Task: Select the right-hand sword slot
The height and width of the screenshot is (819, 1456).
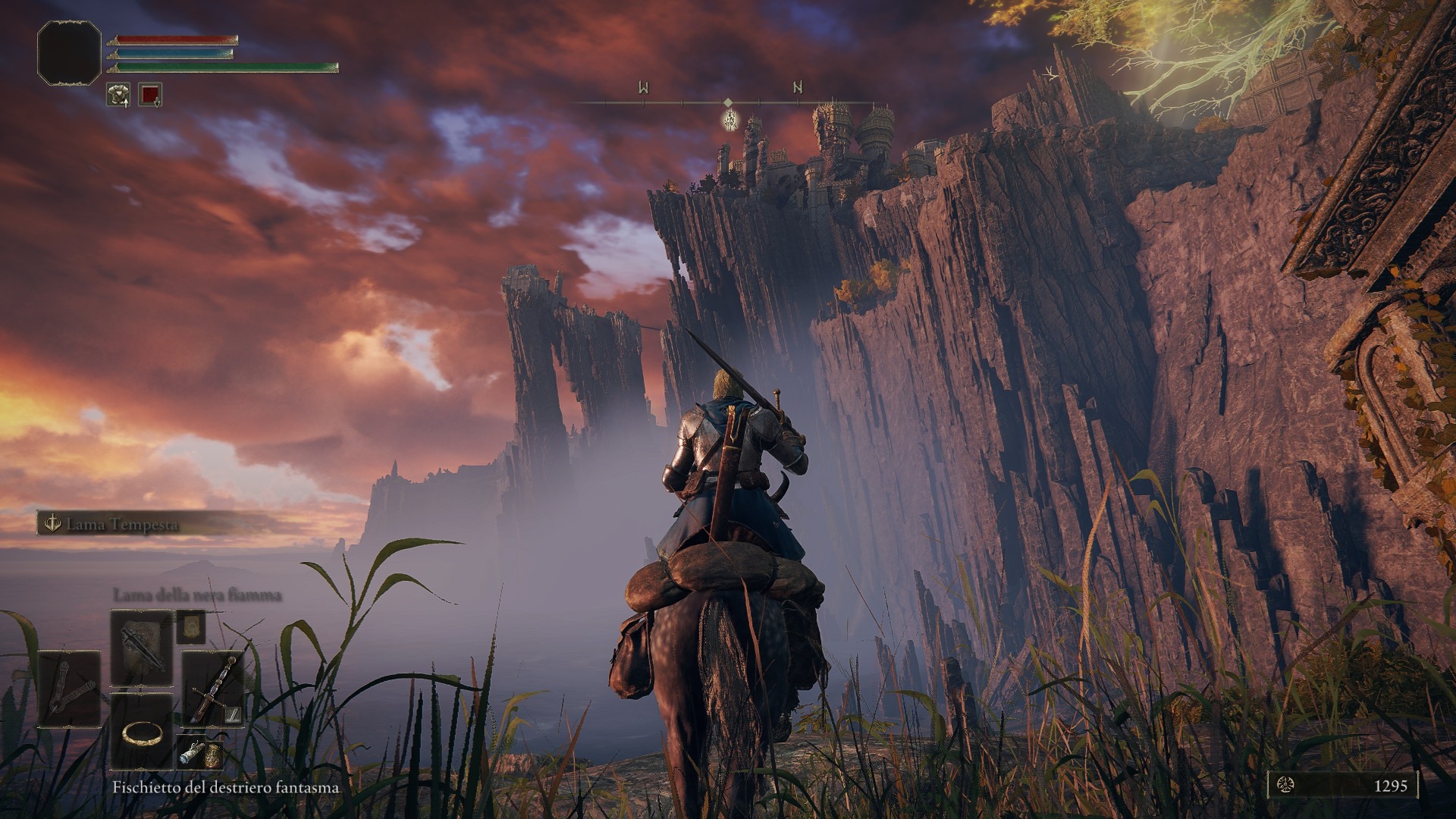Action: [x=213, y=689]
